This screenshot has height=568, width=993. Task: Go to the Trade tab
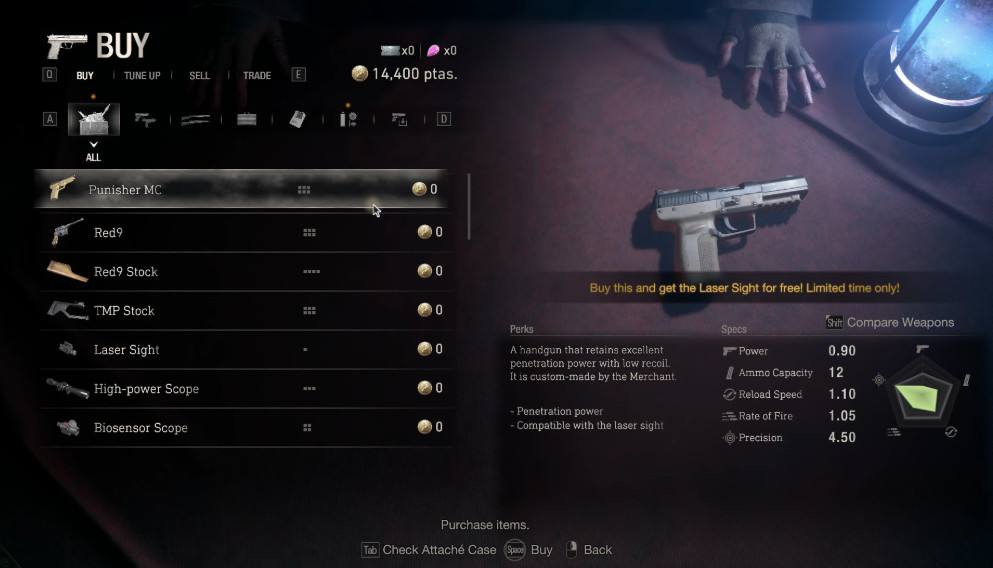pyautogui.click(x=257, y=75)
